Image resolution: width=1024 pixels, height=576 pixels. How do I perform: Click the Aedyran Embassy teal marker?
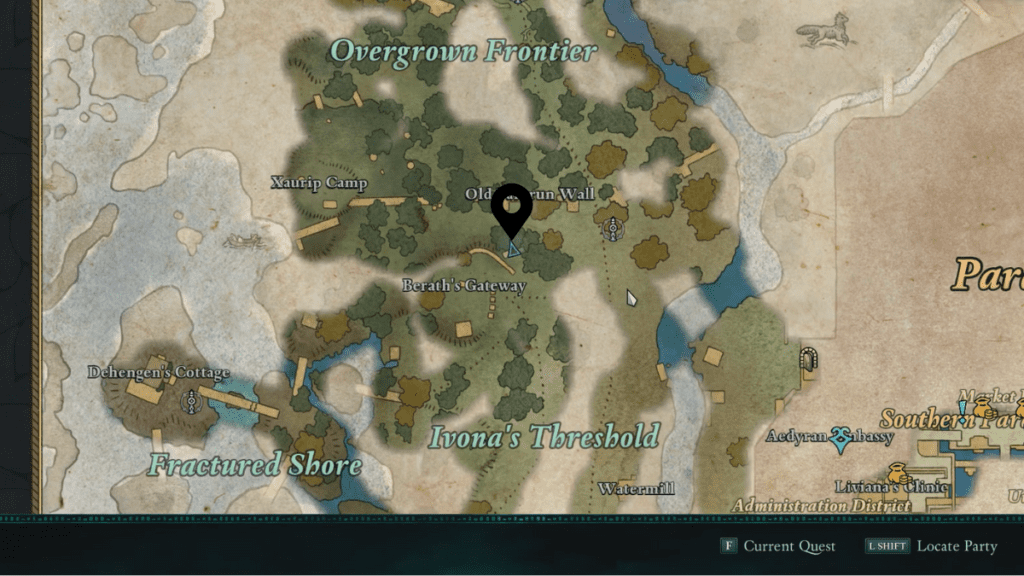click(x=841, y=437)
